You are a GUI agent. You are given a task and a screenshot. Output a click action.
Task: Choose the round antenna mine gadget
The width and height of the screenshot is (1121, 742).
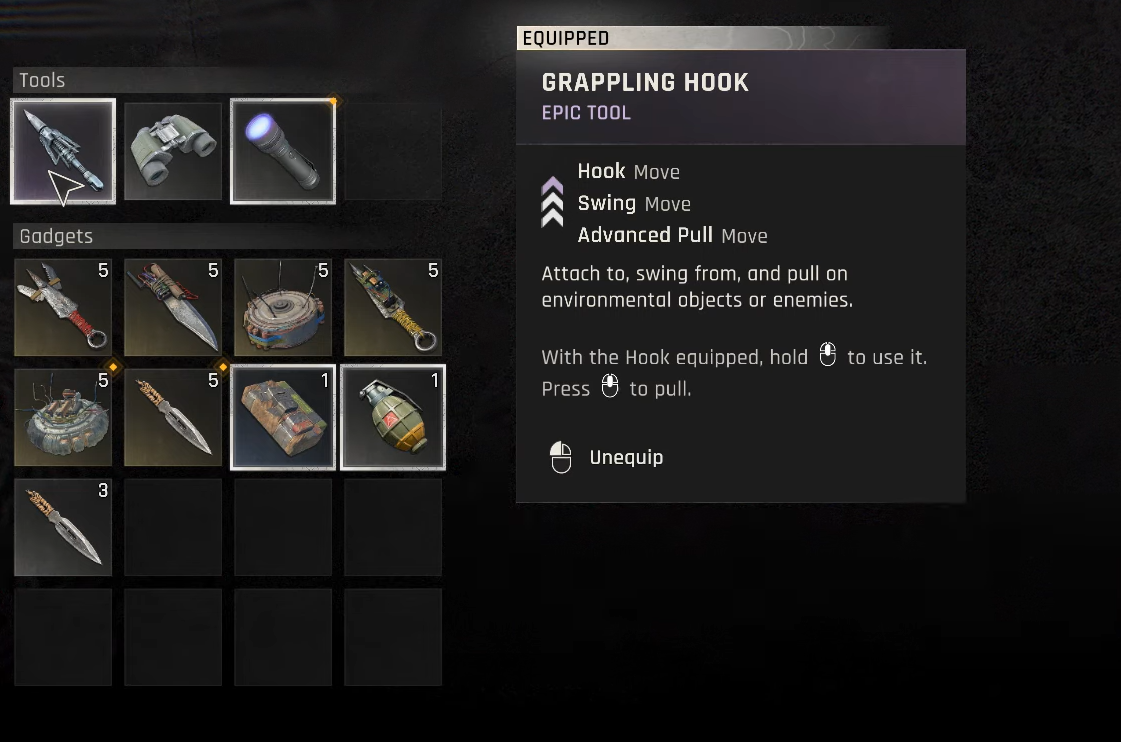(x=283, y=307)
